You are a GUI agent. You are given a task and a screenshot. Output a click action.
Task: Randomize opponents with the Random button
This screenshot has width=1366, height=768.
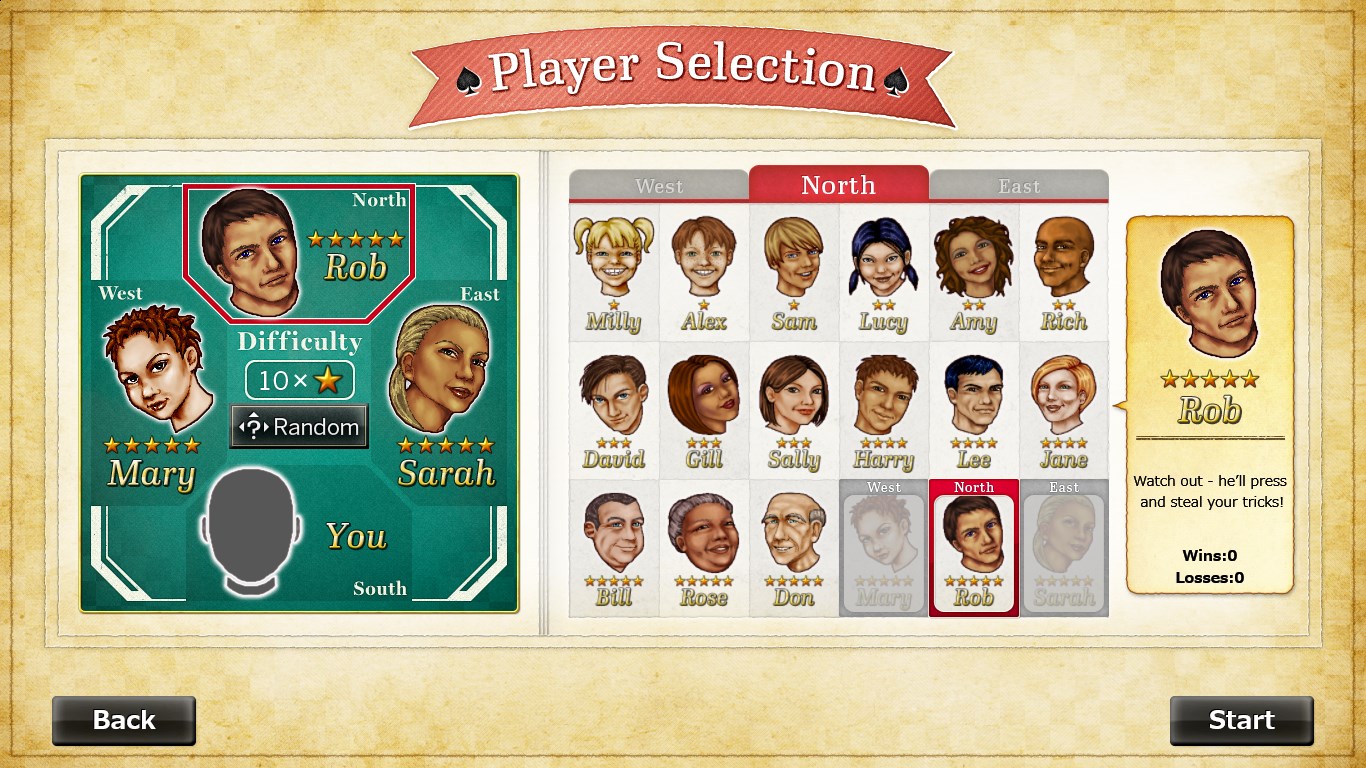pyautogui.click(x=299, y=427)
